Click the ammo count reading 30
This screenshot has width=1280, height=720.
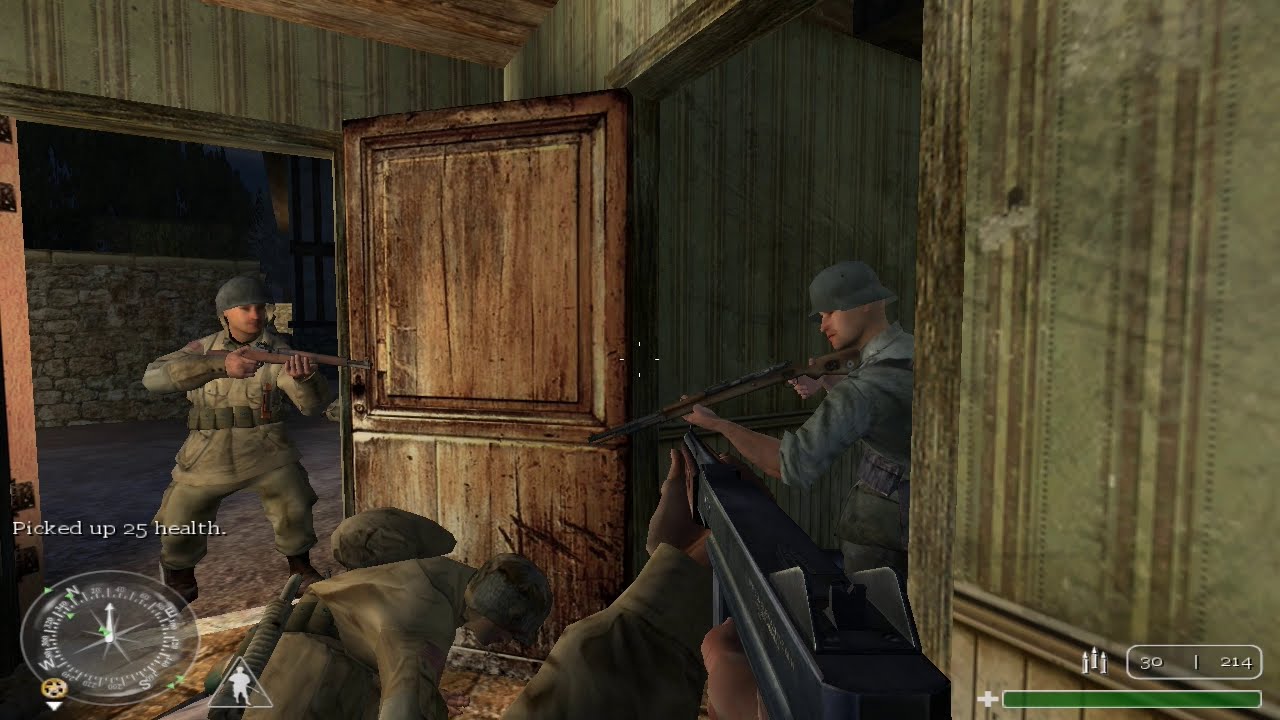coord(1150,662)
